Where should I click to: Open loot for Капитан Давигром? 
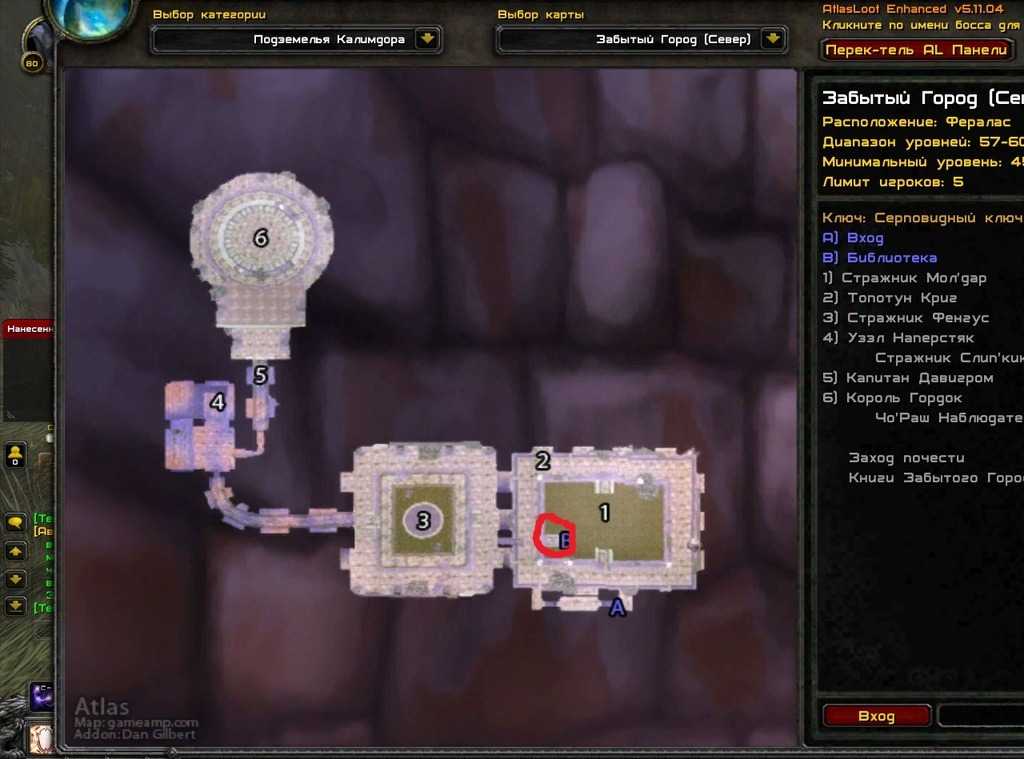pyautogui.click(x=920, y=378)
